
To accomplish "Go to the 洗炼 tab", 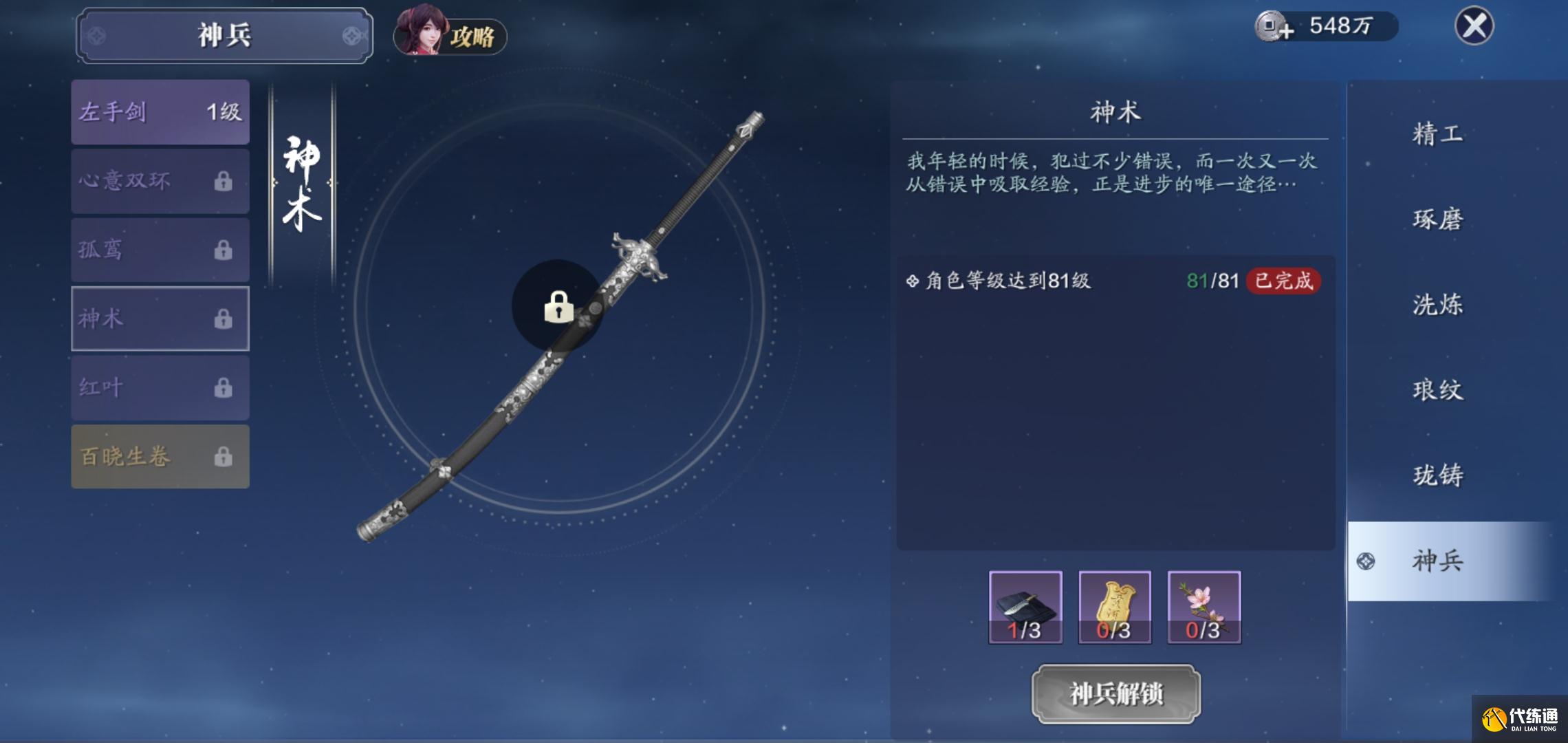I will (x=1437, y=305).
